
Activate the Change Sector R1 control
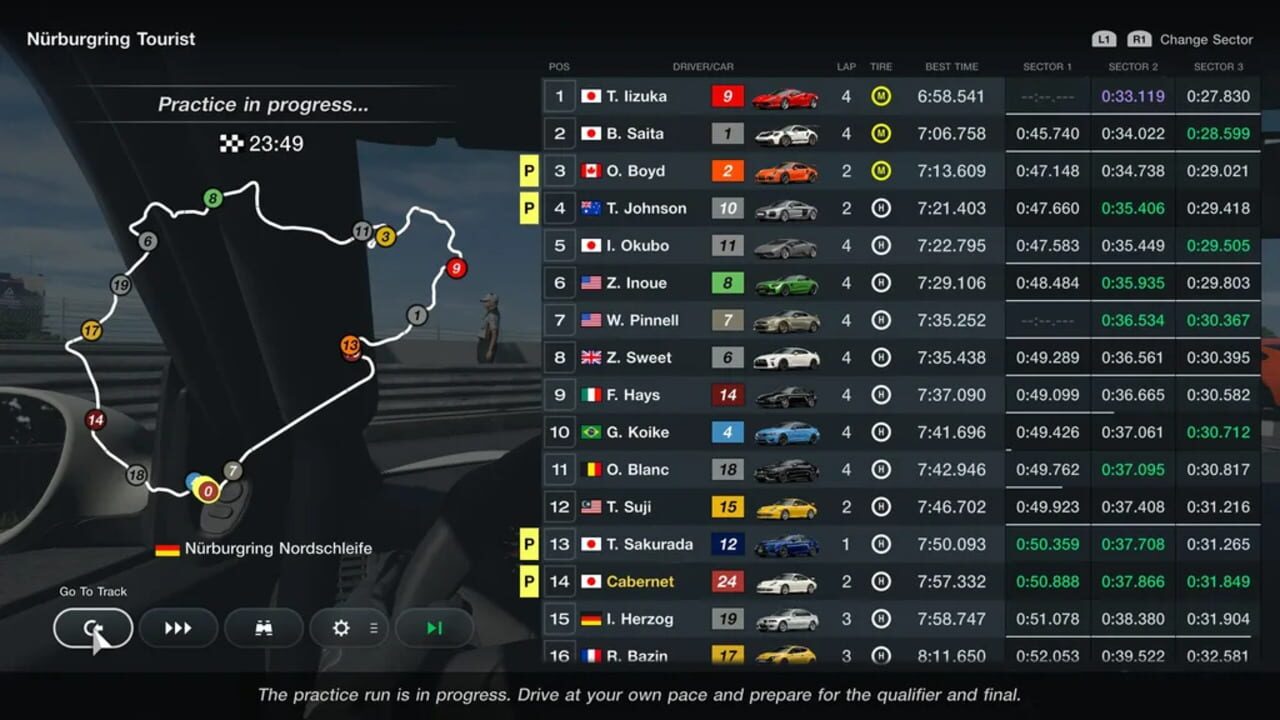click(1138, 39)
